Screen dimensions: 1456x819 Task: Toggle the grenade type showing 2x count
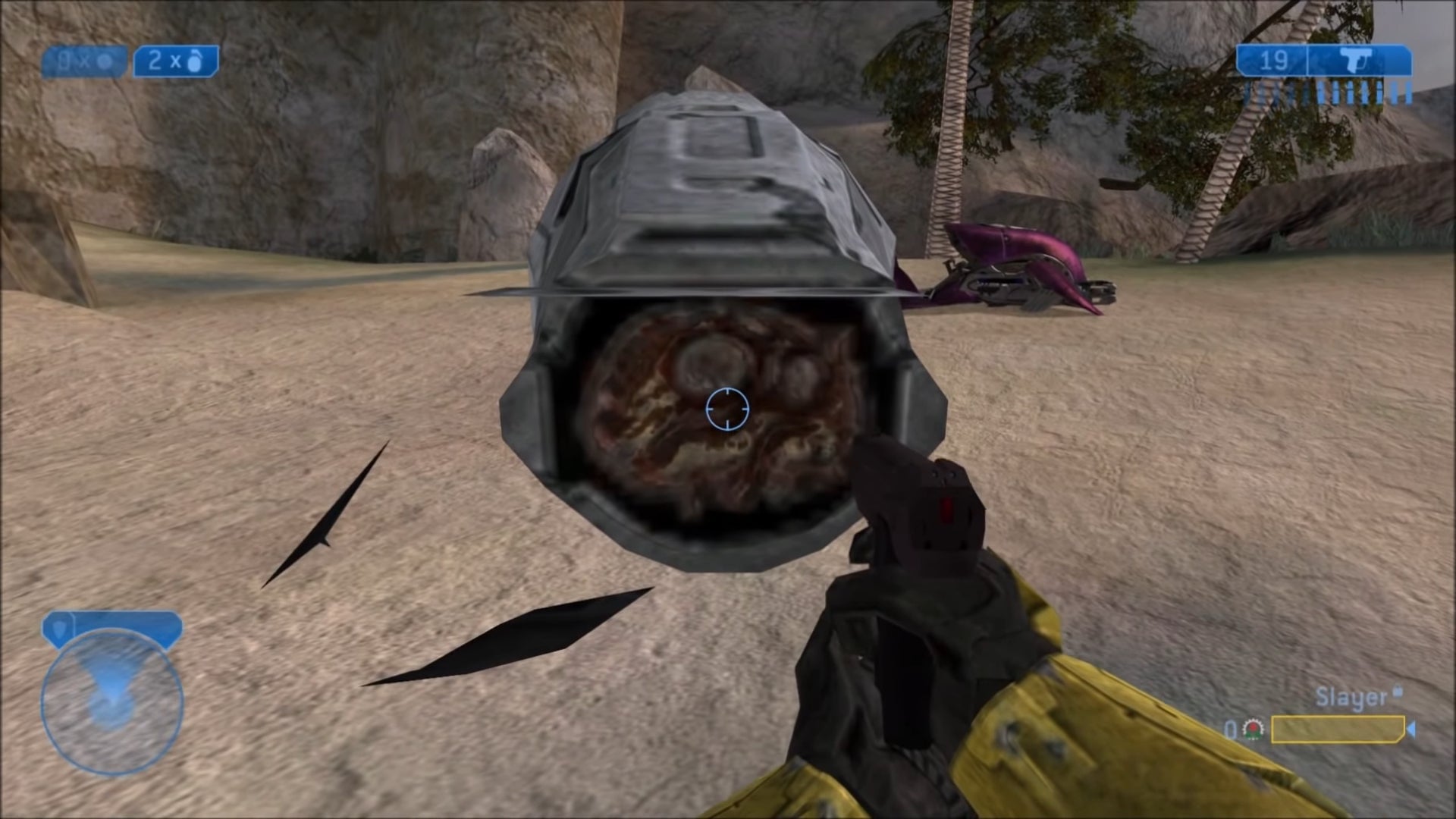pyautogui.click(x=177, y=62)
